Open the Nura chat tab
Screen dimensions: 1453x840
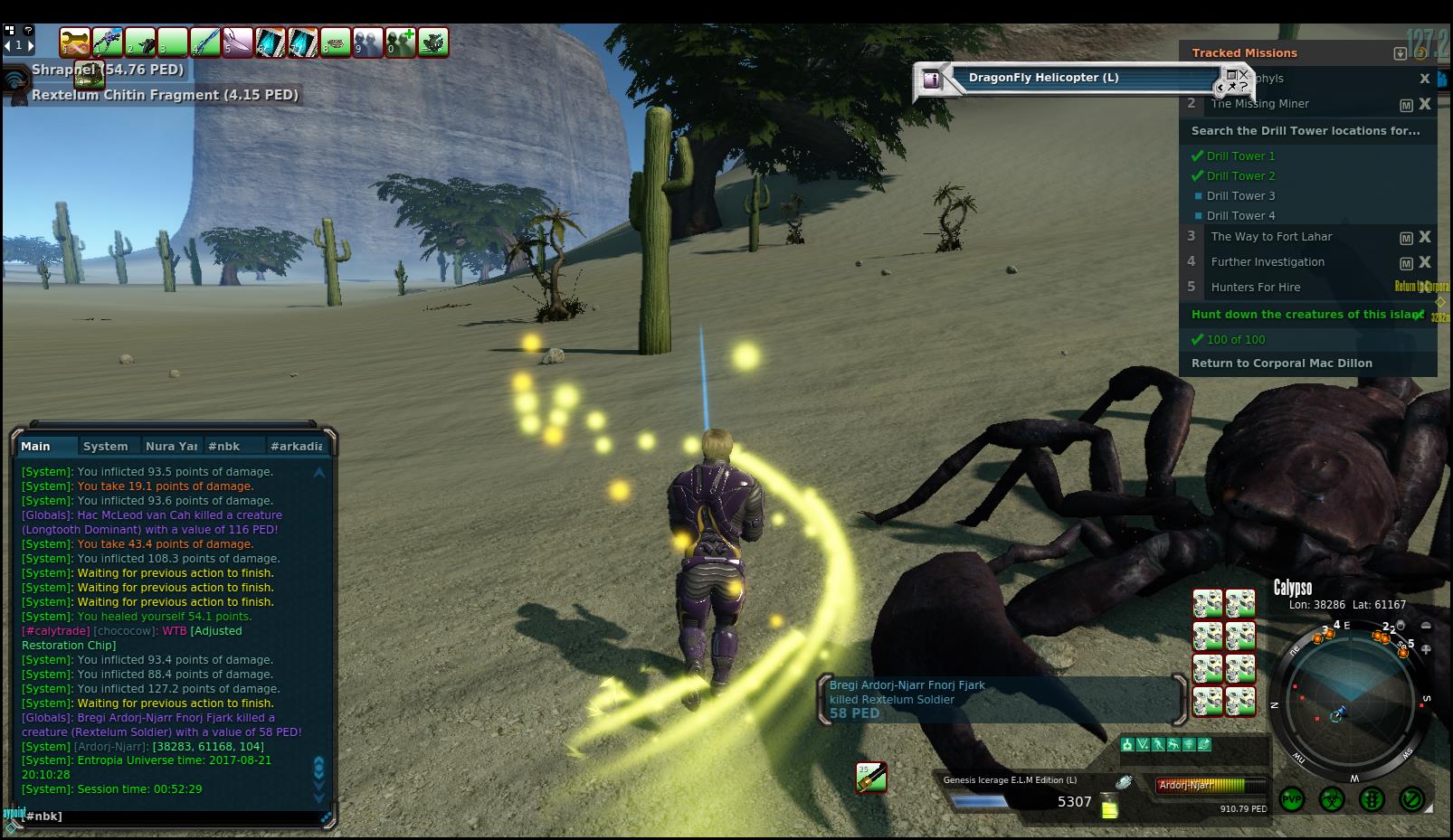(171, 446)
